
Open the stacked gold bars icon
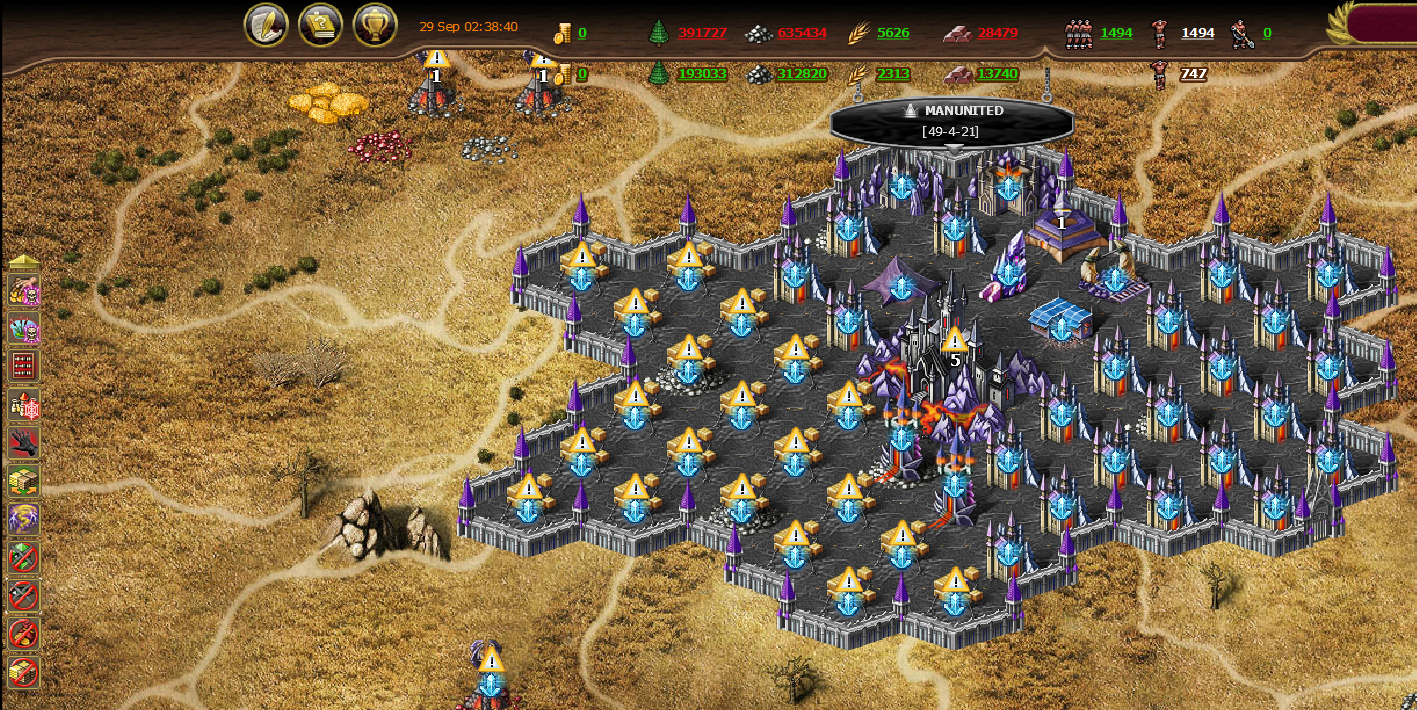point(23,480)
